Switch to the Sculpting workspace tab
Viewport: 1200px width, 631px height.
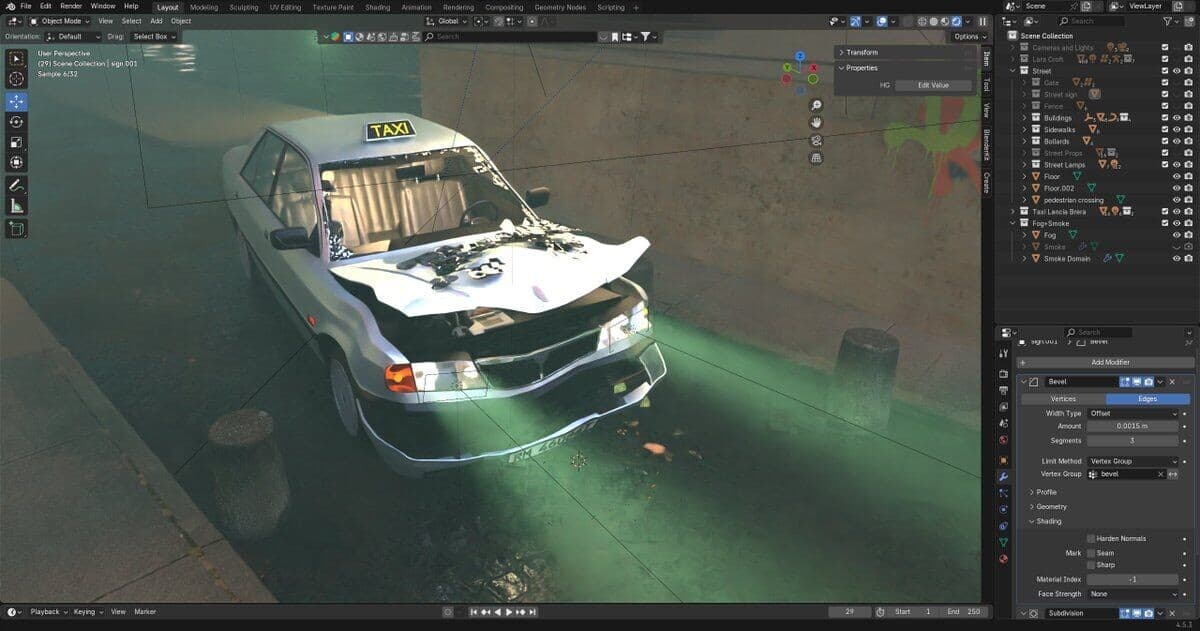pyautogui.click(x=243, y=7)
